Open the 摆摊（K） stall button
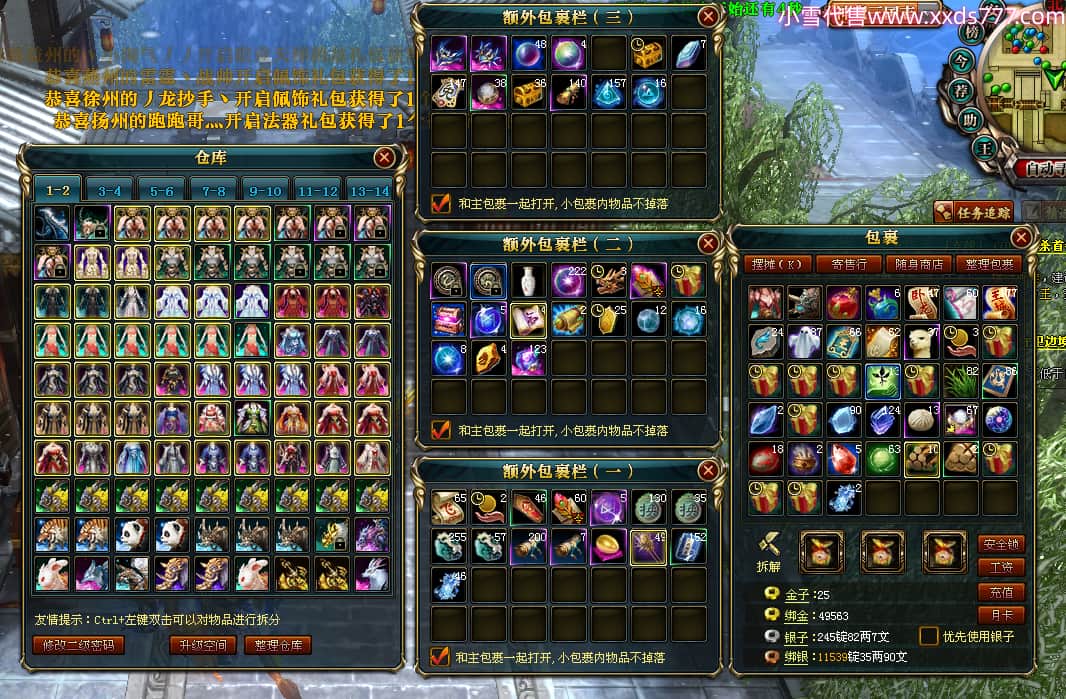This screenshot has height=699, width=1066. click(778, 264)
